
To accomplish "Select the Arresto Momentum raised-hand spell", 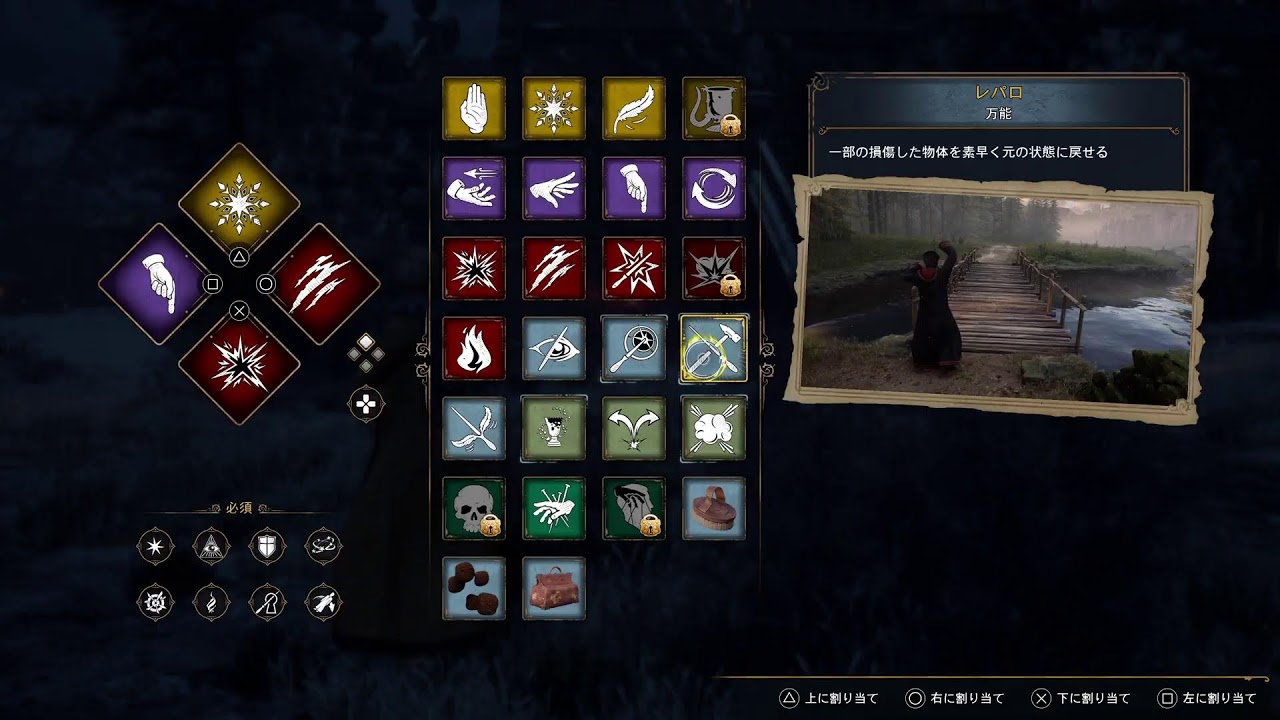I will coord(474,108).
